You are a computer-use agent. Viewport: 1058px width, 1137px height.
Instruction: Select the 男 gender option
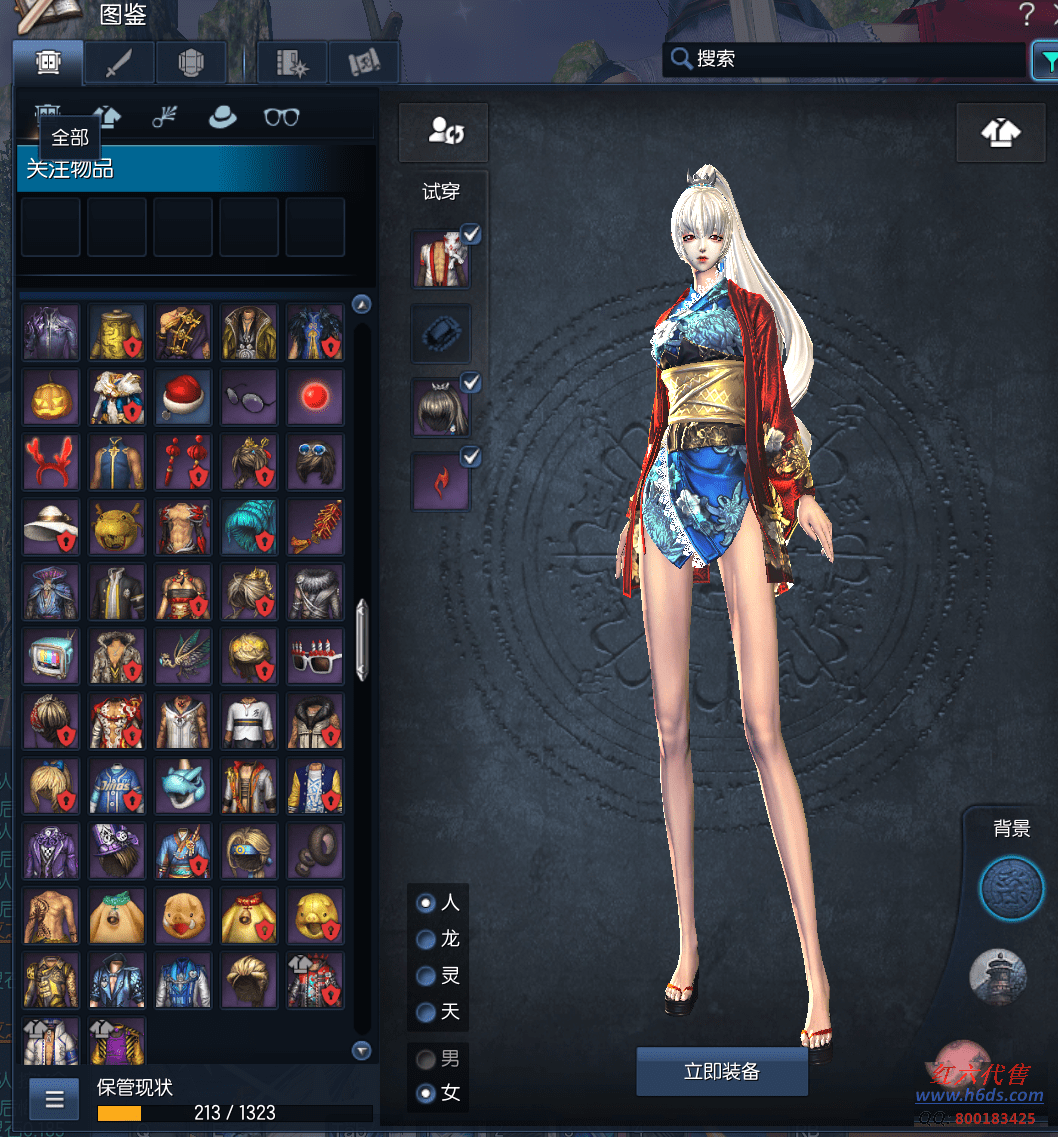[x=427, y=1058]
